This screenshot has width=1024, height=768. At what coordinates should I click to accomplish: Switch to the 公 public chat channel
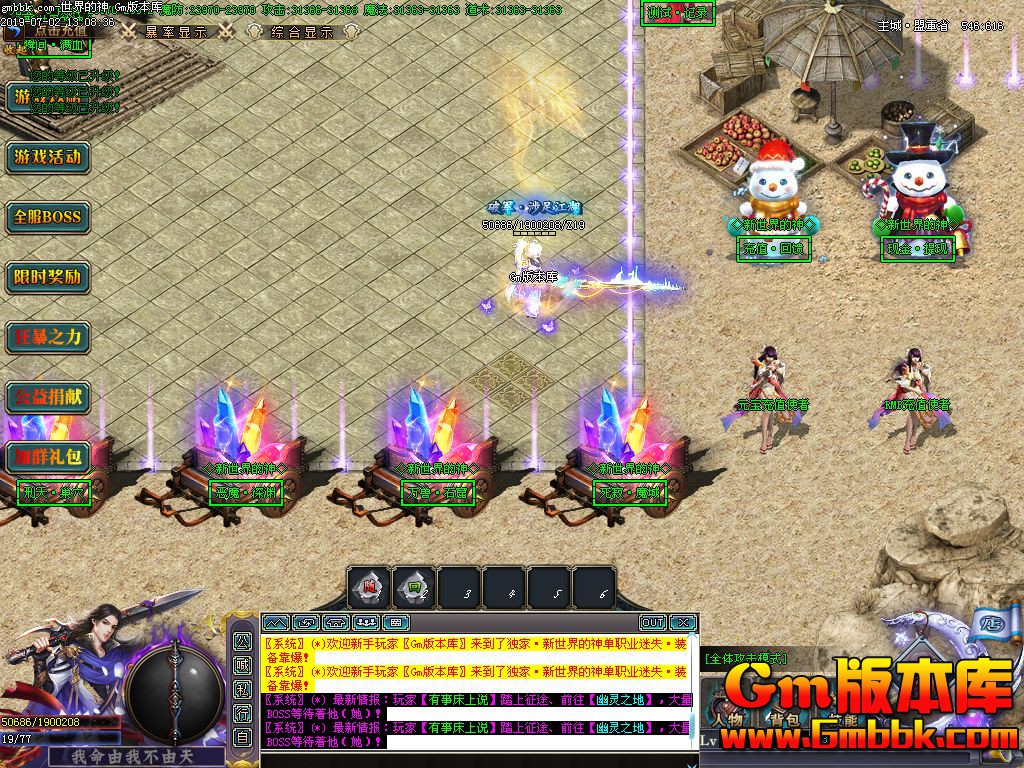click(x=242, y=641)
